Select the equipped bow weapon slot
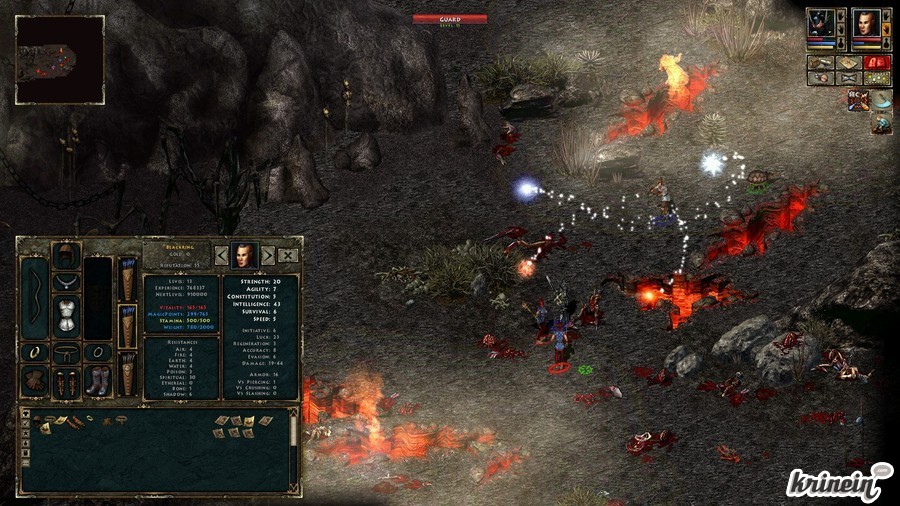The width and height of the screenshot is (900, 506). click(x=33, y=297)
